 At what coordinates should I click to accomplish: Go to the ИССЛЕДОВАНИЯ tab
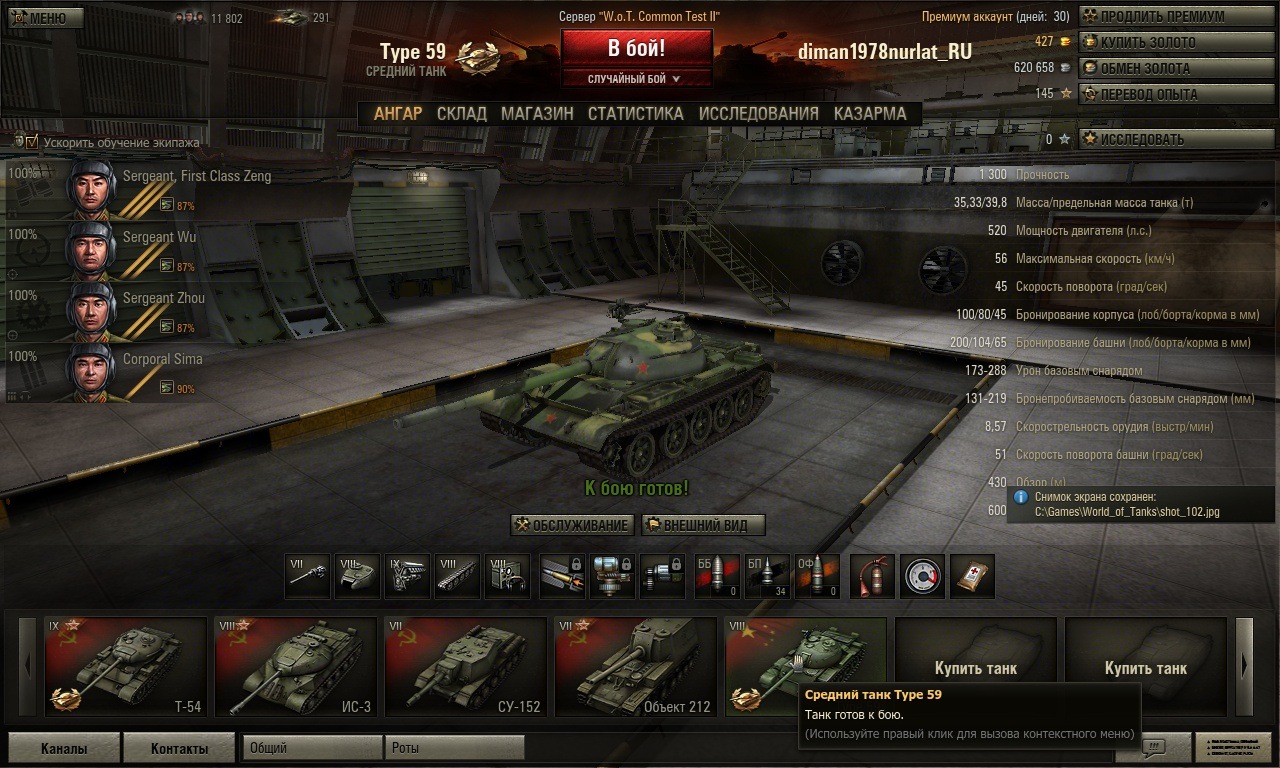(758, 114)
